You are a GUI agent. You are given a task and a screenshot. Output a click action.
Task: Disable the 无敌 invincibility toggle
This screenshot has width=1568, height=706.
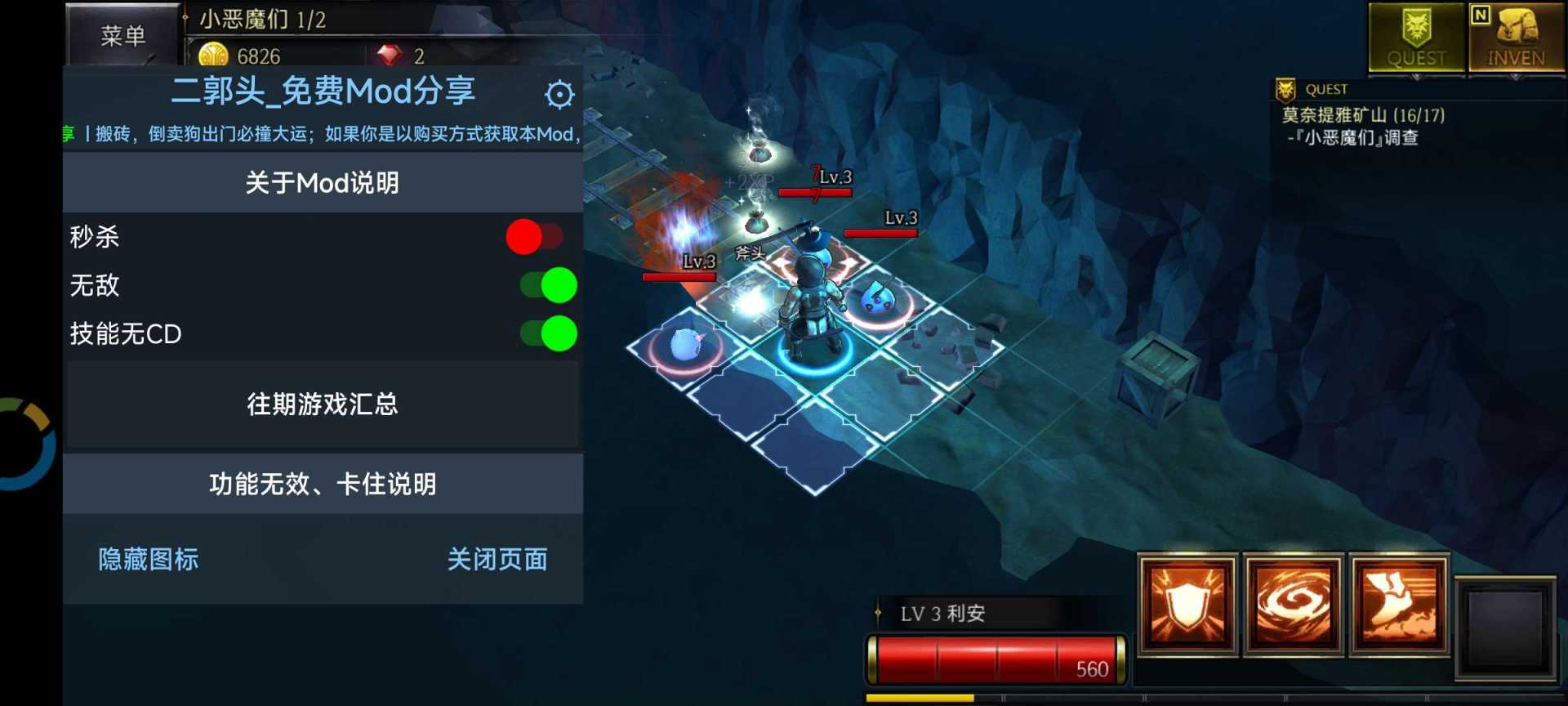(x=551, y=285)
